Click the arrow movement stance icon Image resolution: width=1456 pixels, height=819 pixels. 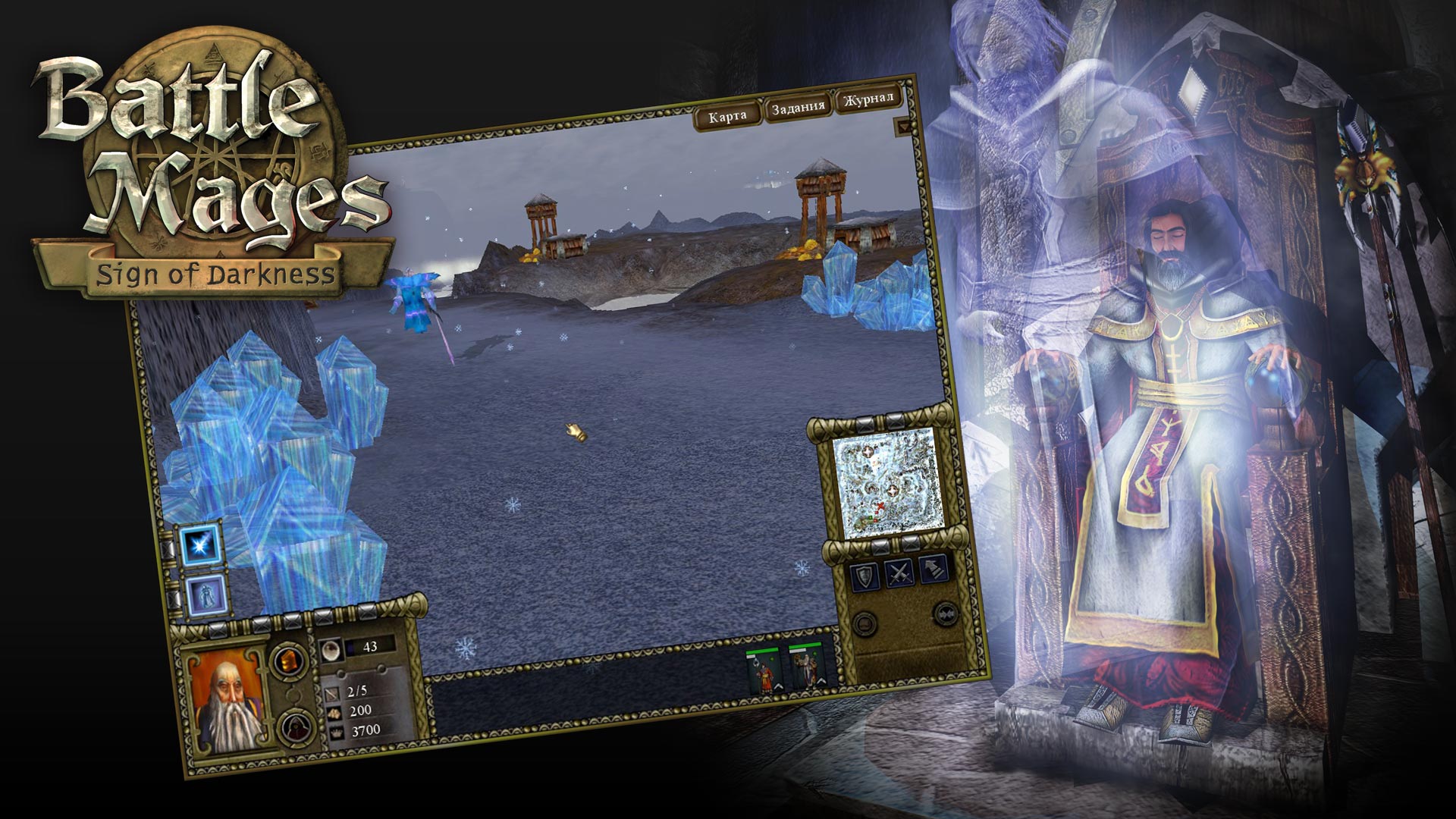pos(933,570)
